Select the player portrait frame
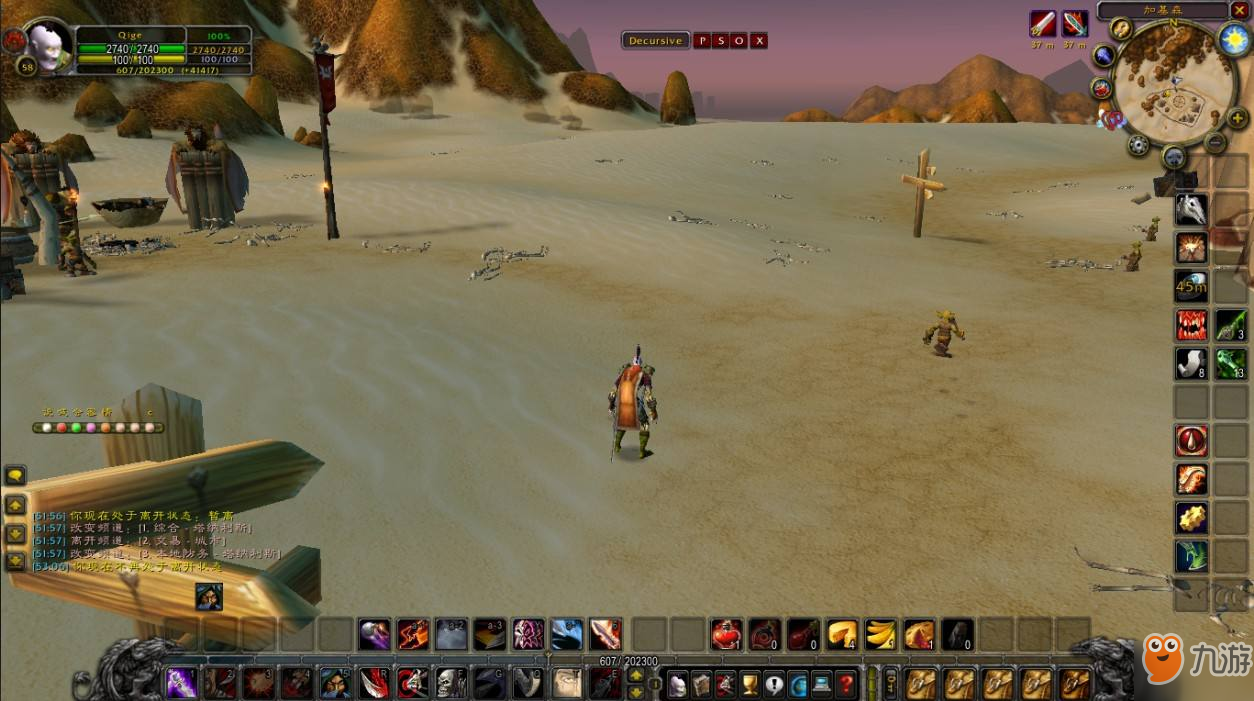The image size is (1254, 701). 44,43
